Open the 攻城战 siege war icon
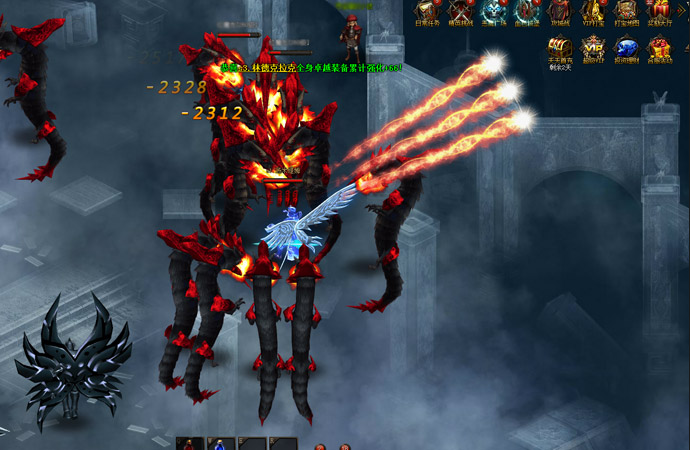Viewport: 690px width, 450px height. pos(559,10)
